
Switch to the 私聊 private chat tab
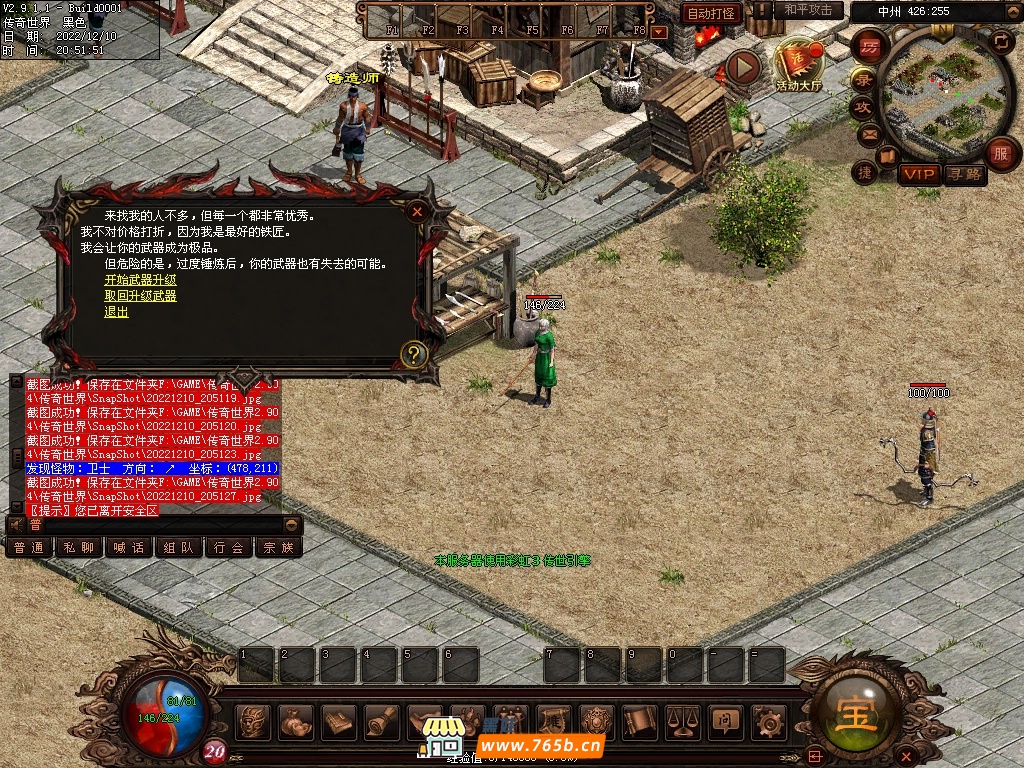[x=79, y=547]
